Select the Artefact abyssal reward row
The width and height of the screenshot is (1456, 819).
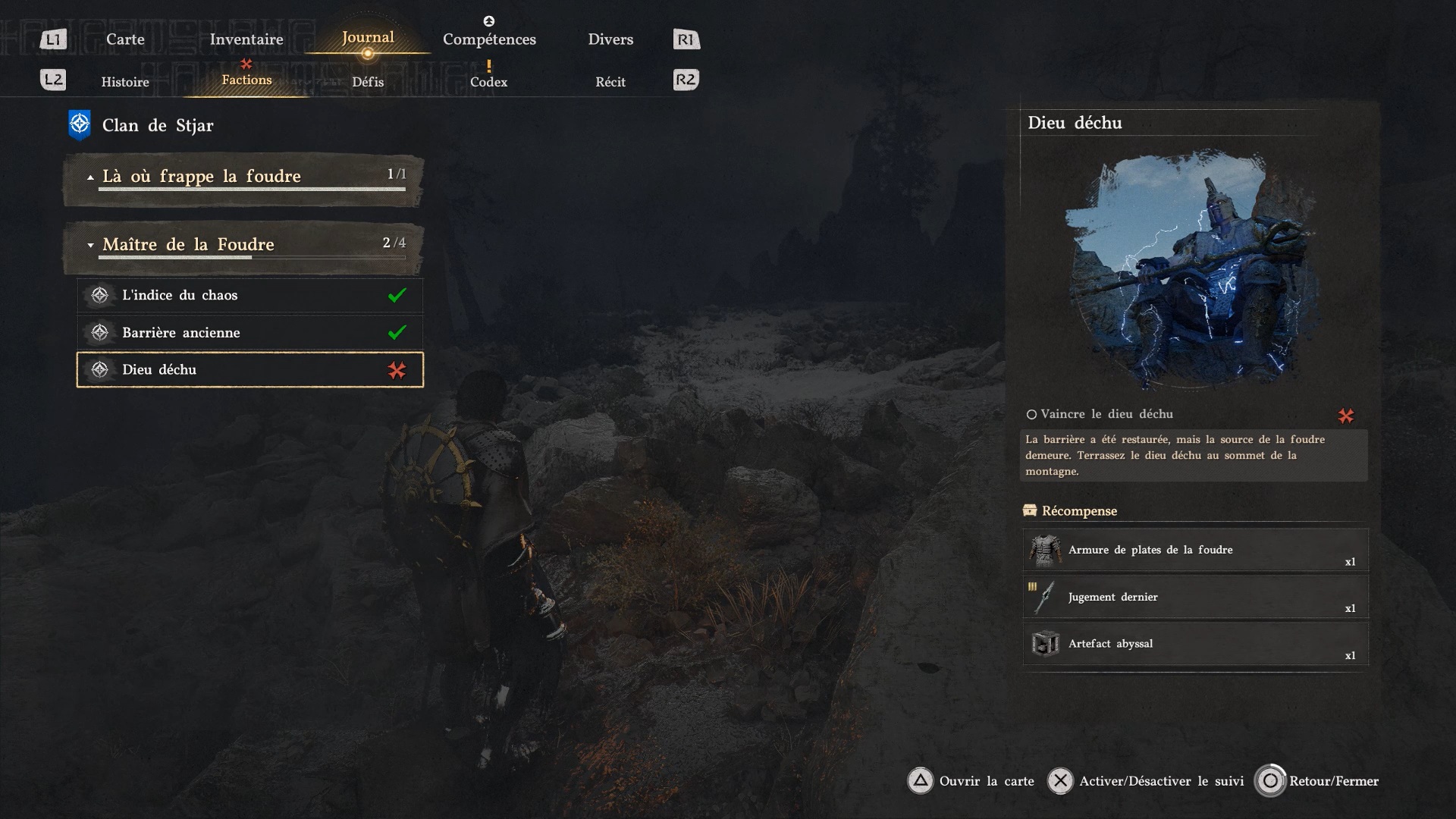[x=1195, y=644]
